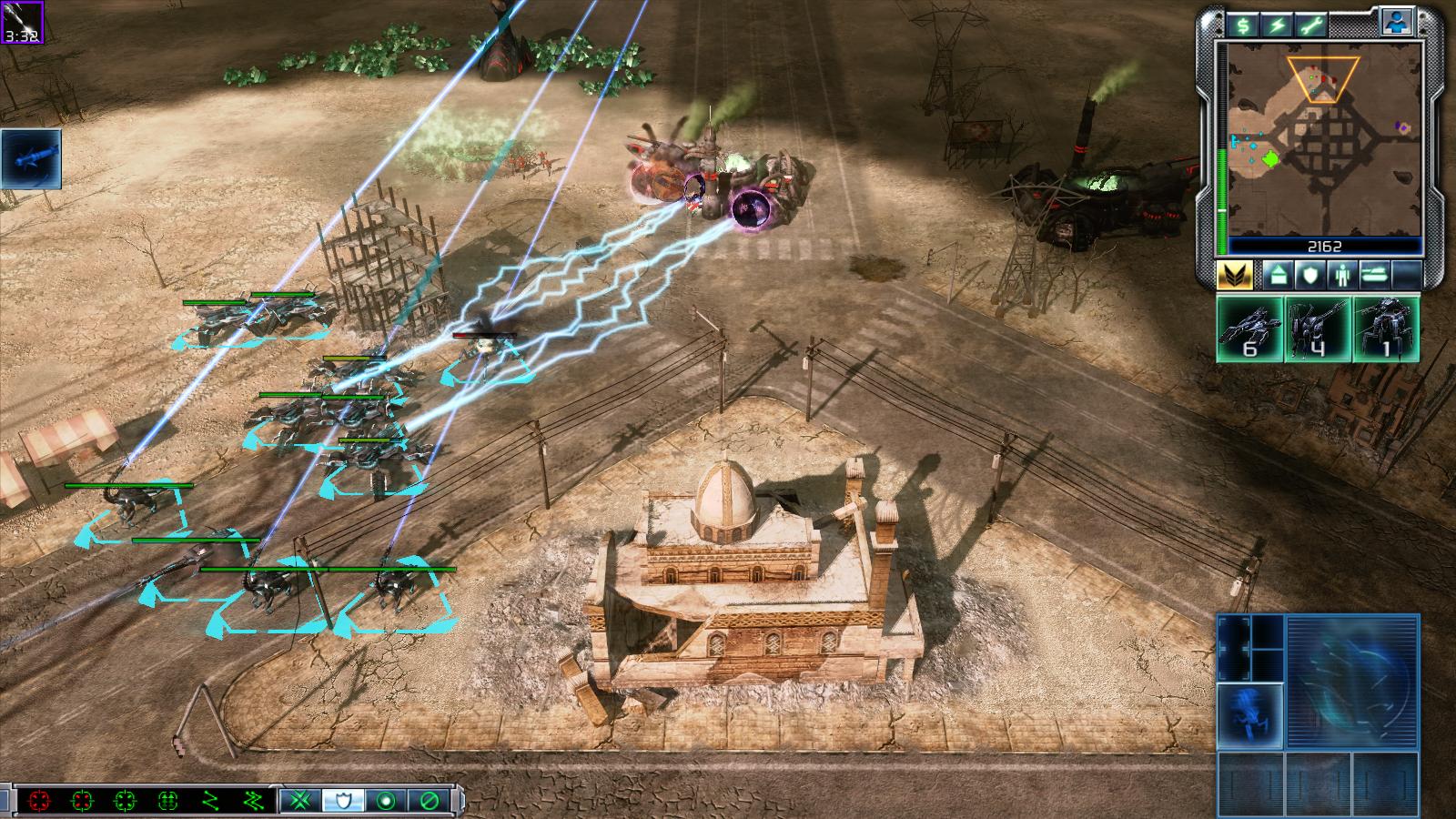Click the Nod faction crest production tab
The height and width of the screenshot is (819, 1456).
coord(1235,275)
